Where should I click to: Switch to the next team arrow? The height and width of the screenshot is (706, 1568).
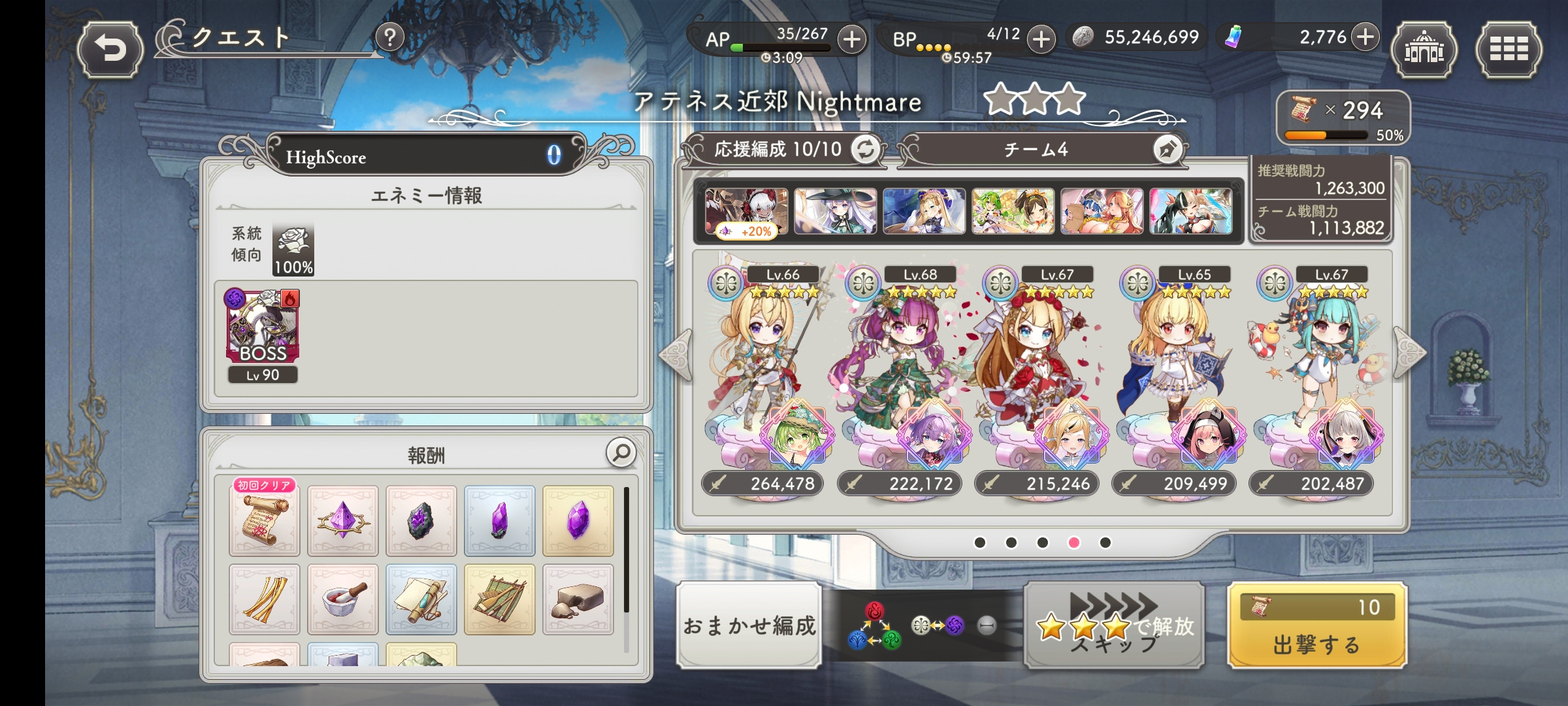pos(1409,353)
